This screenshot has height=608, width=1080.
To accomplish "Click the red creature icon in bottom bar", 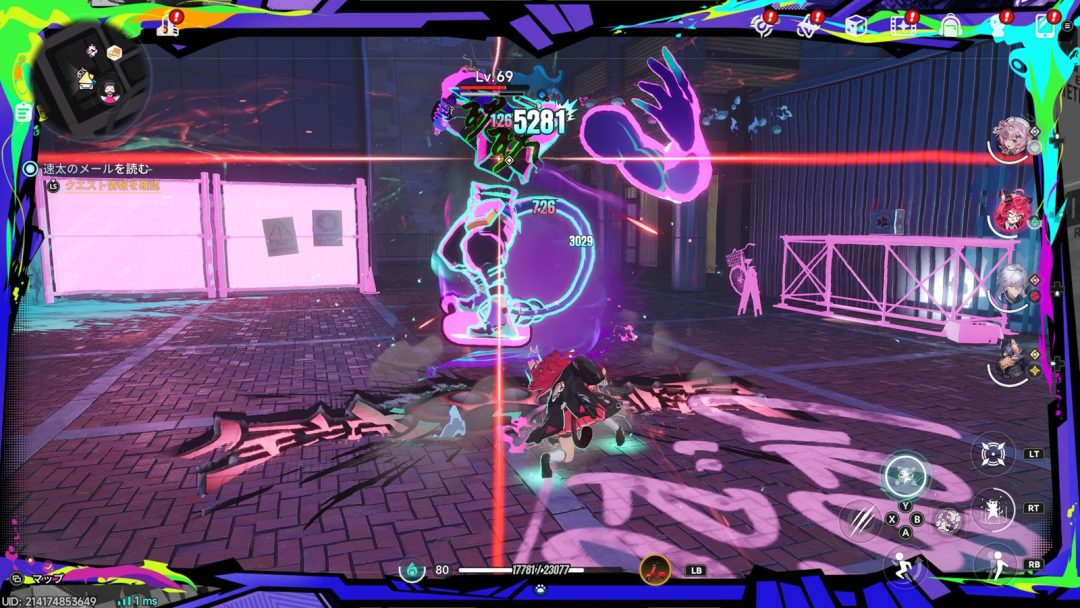I will [655, 570].
